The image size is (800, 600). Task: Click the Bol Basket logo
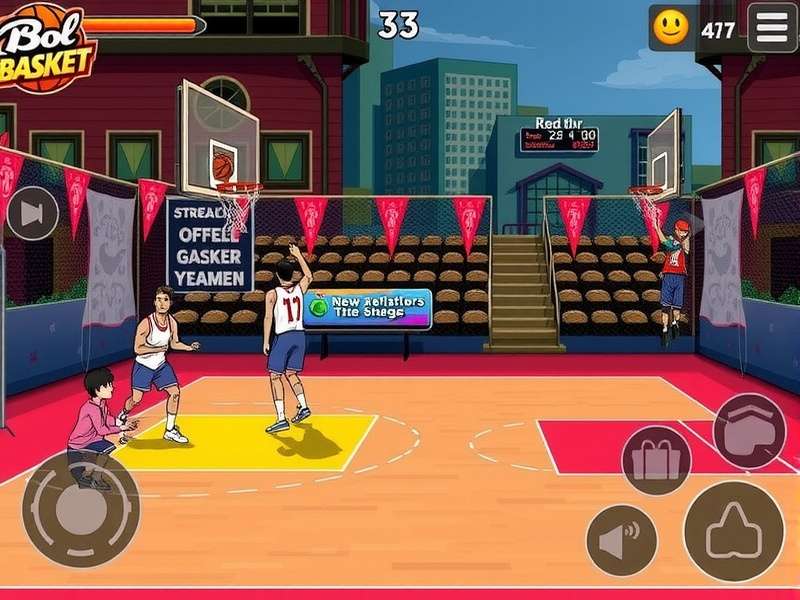pos(45,45)
